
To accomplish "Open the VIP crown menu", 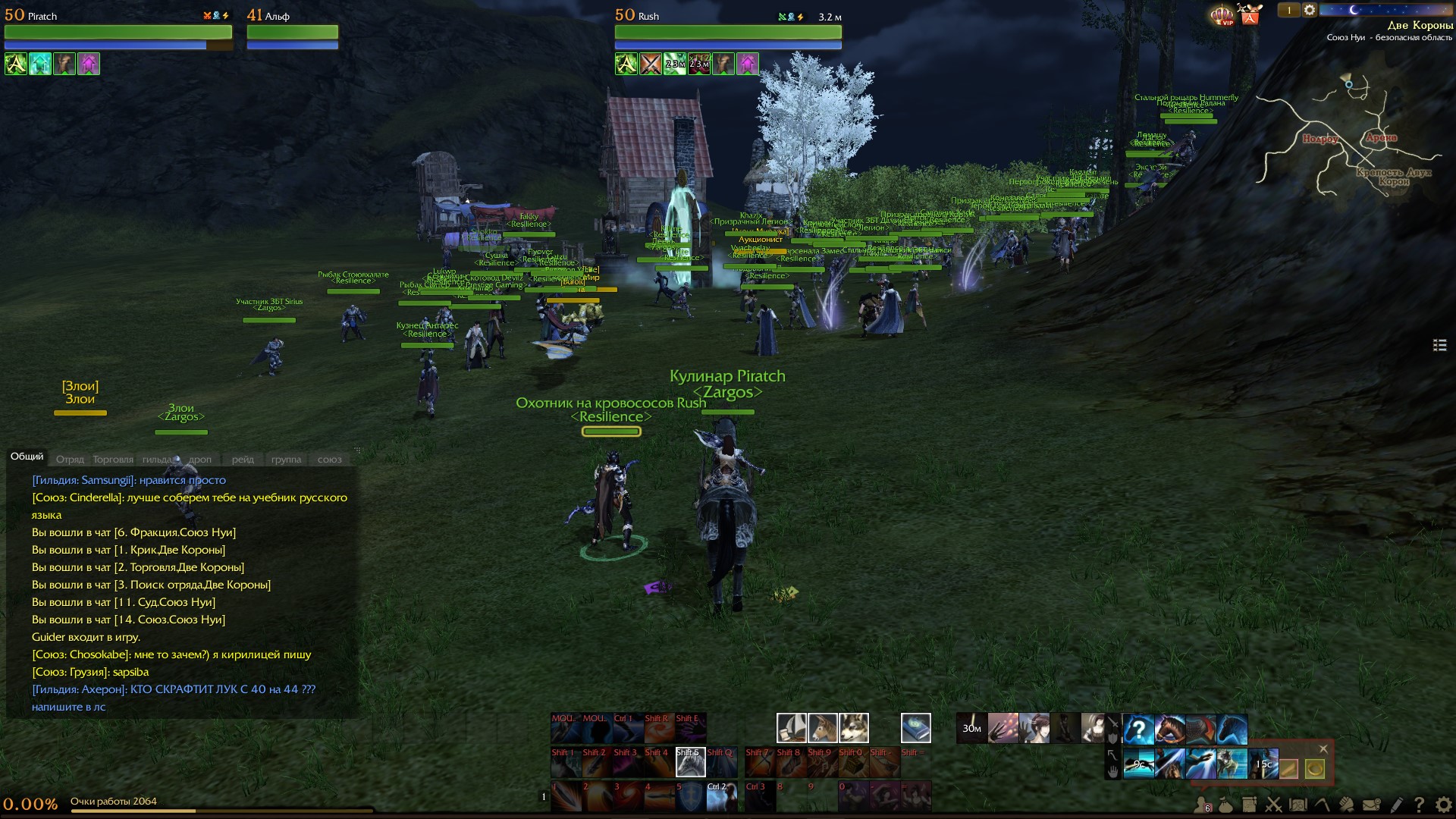I will 1222,15.
